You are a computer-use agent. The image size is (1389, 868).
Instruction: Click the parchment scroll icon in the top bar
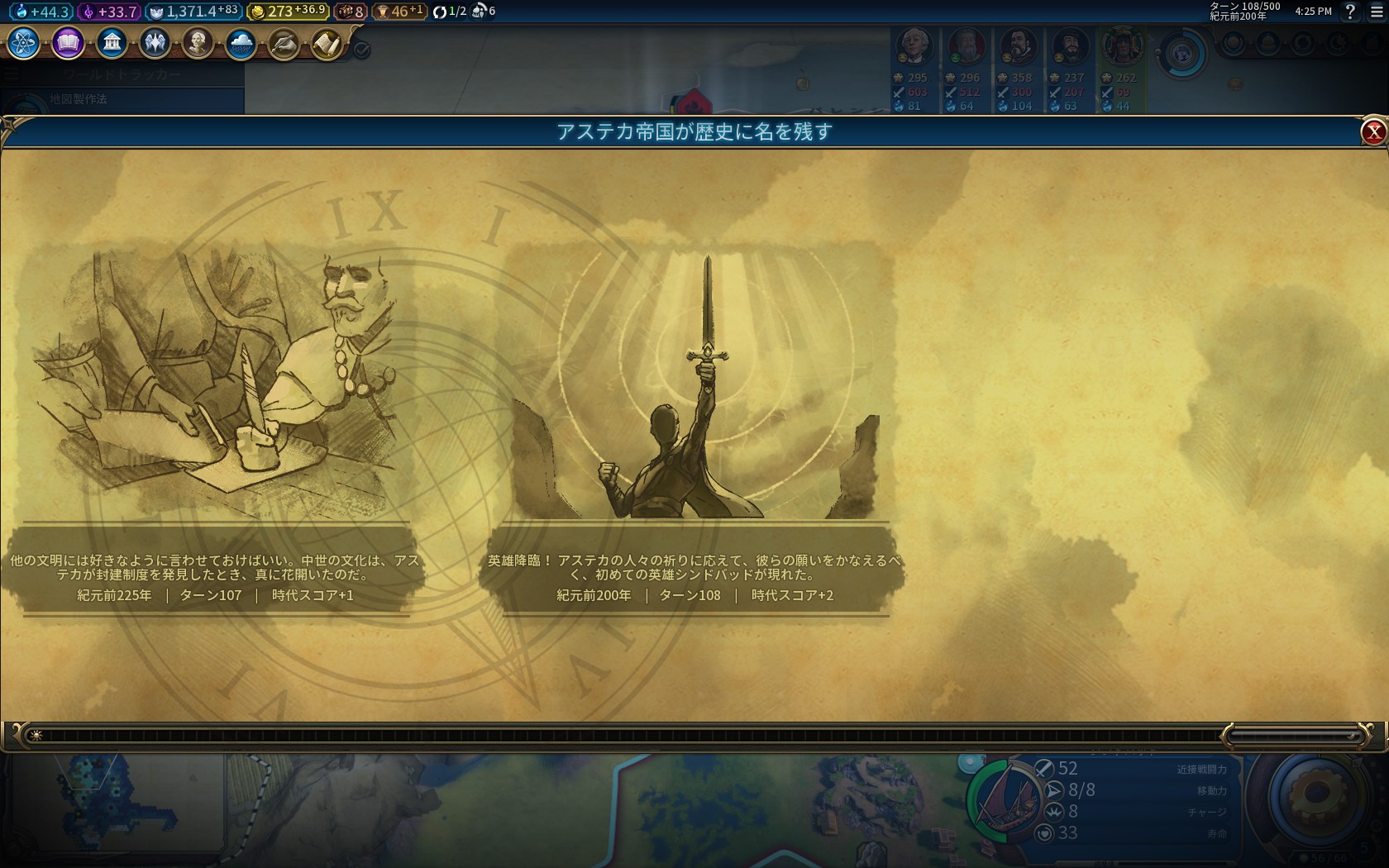click(x=327, y=43)
